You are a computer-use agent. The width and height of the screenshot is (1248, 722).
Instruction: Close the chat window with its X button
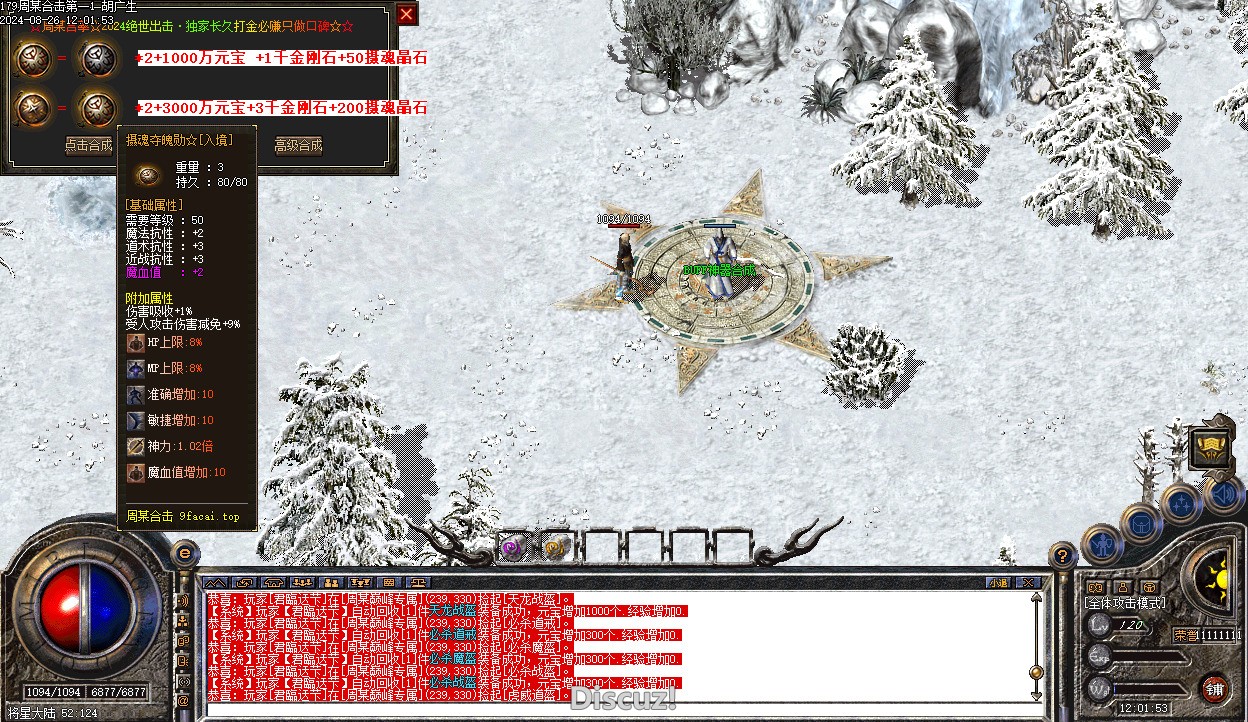tap(1026, 582)
